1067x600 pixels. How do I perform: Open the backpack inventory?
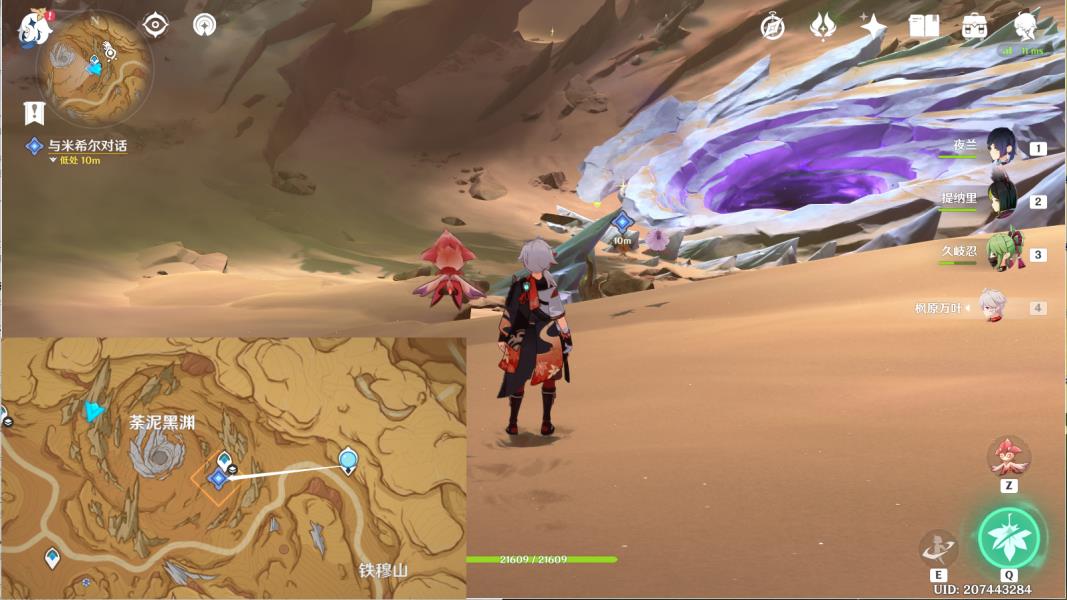point(974,26)
